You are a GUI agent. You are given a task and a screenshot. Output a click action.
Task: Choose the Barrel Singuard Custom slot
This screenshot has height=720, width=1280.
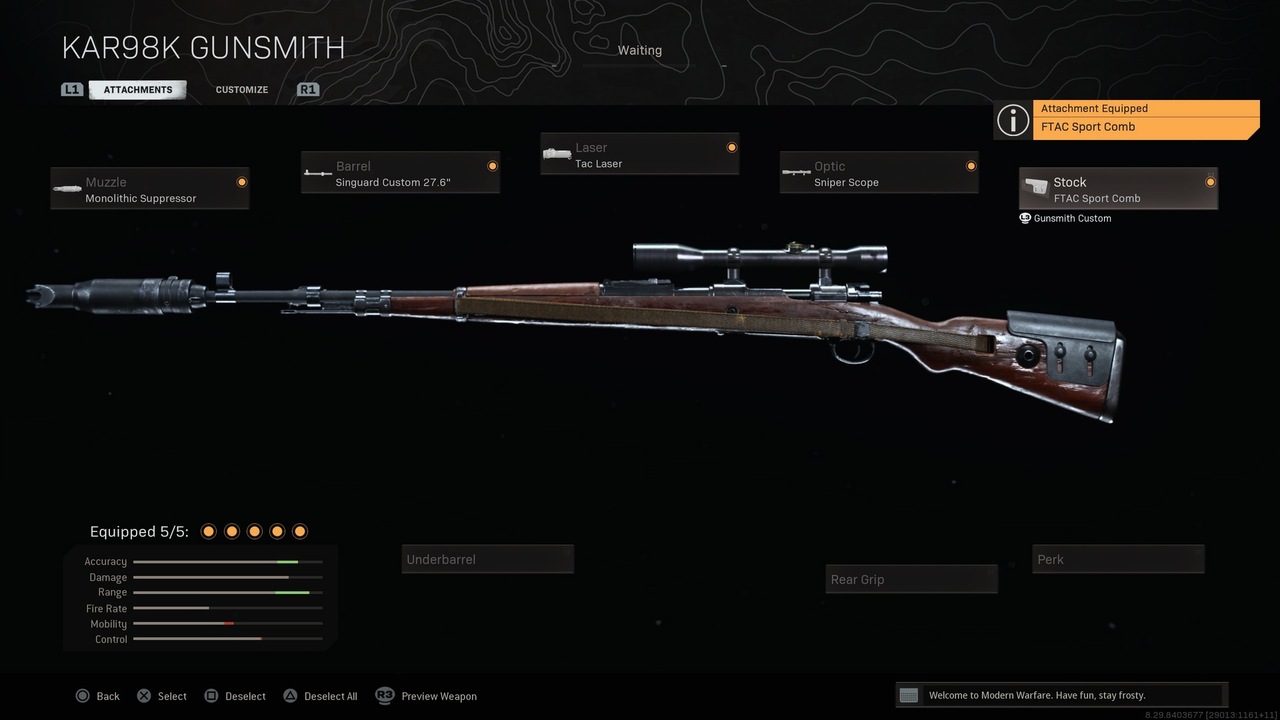click(400, 173)
